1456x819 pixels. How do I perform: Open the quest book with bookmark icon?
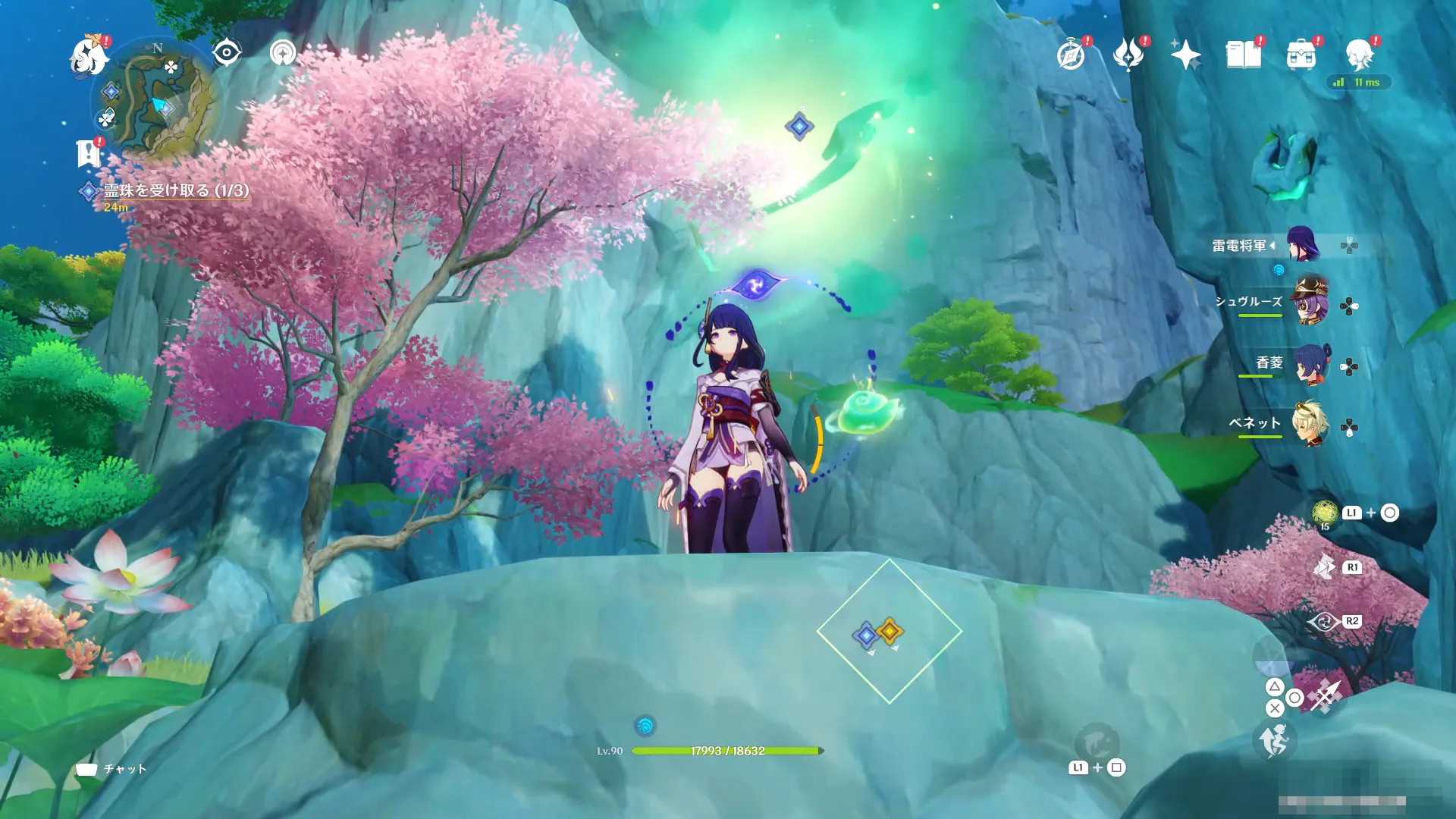[89, 152]
